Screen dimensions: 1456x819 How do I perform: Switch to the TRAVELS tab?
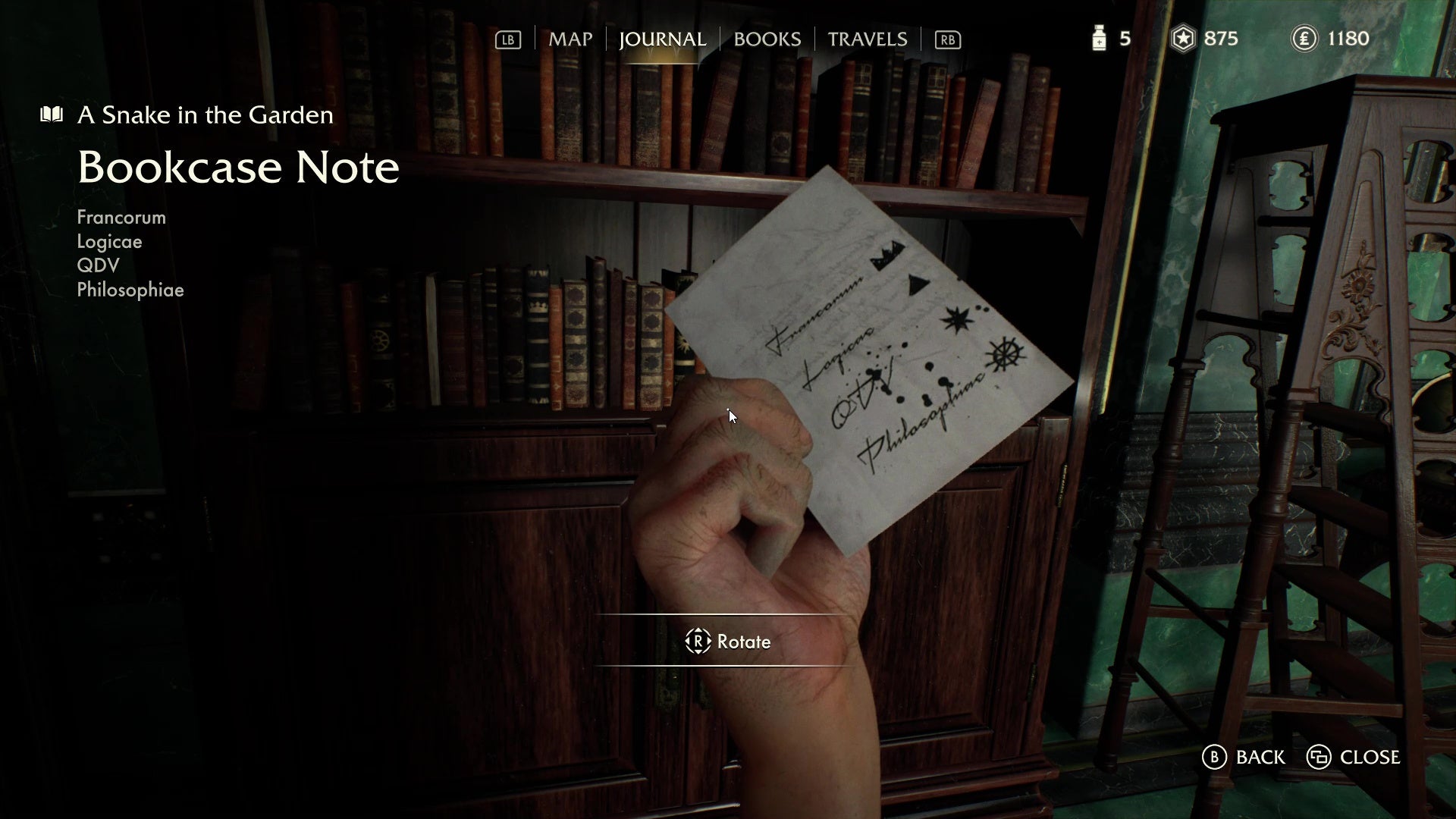[x=867, y=39]
